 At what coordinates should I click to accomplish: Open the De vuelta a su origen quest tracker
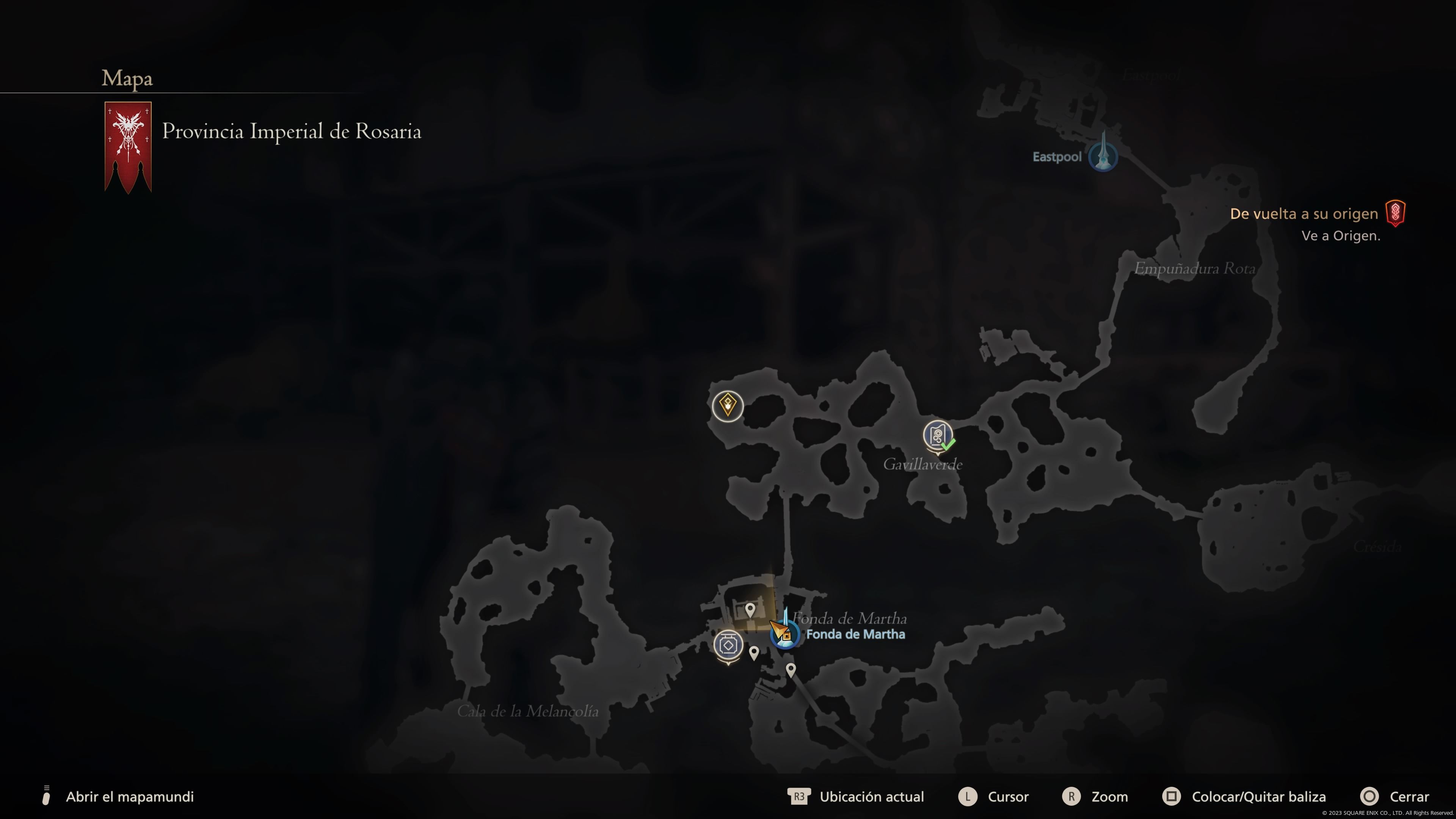1304,213
